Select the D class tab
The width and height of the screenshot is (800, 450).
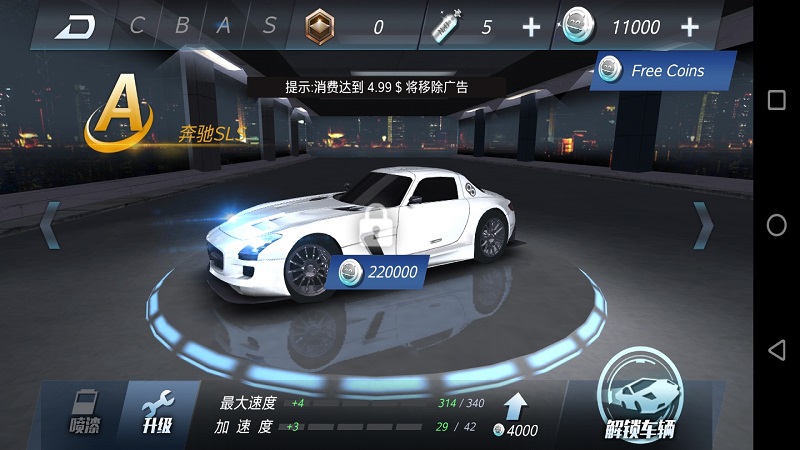pos(77,26)
